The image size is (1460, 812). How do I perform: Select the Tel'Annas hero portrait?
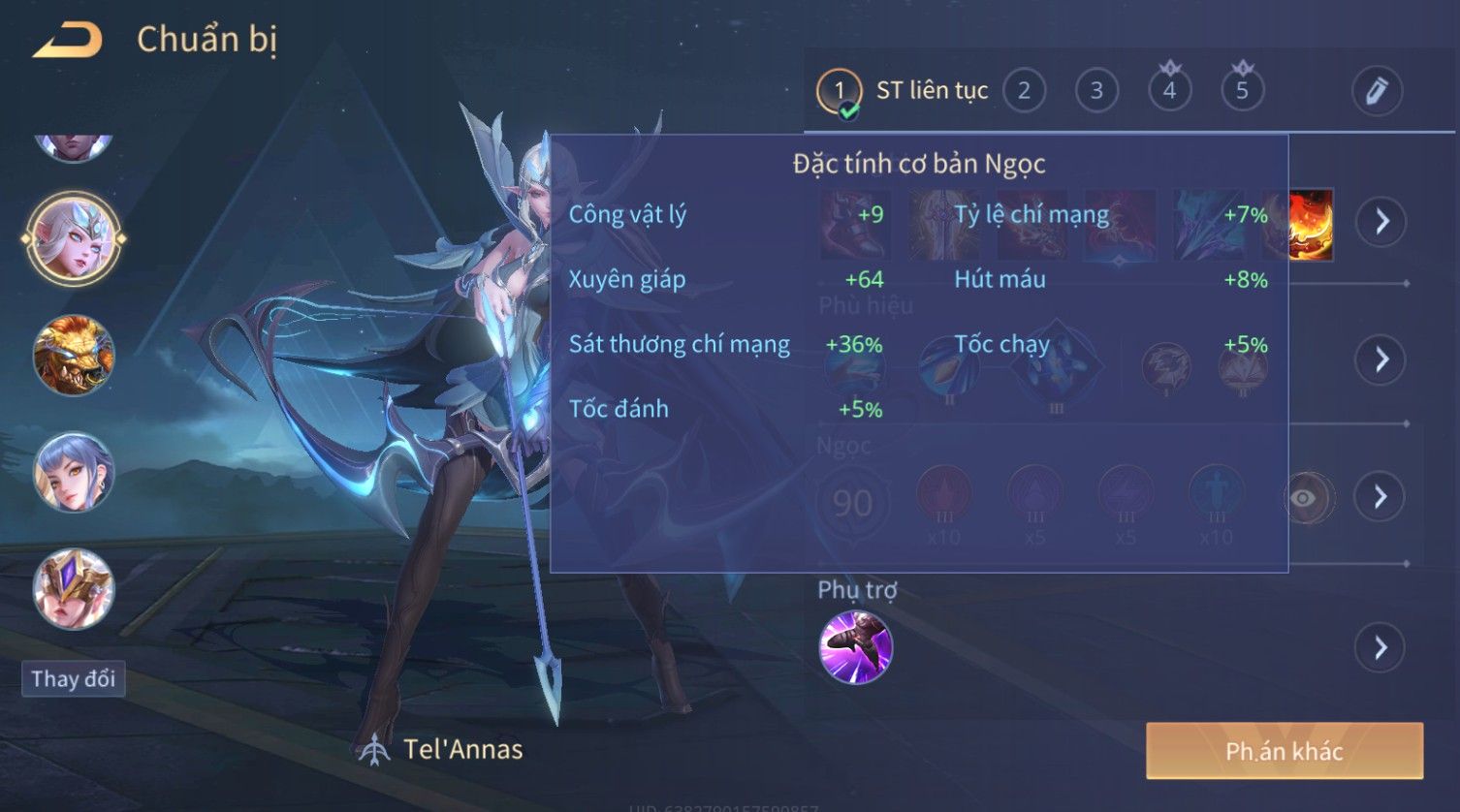pos(74,238)
